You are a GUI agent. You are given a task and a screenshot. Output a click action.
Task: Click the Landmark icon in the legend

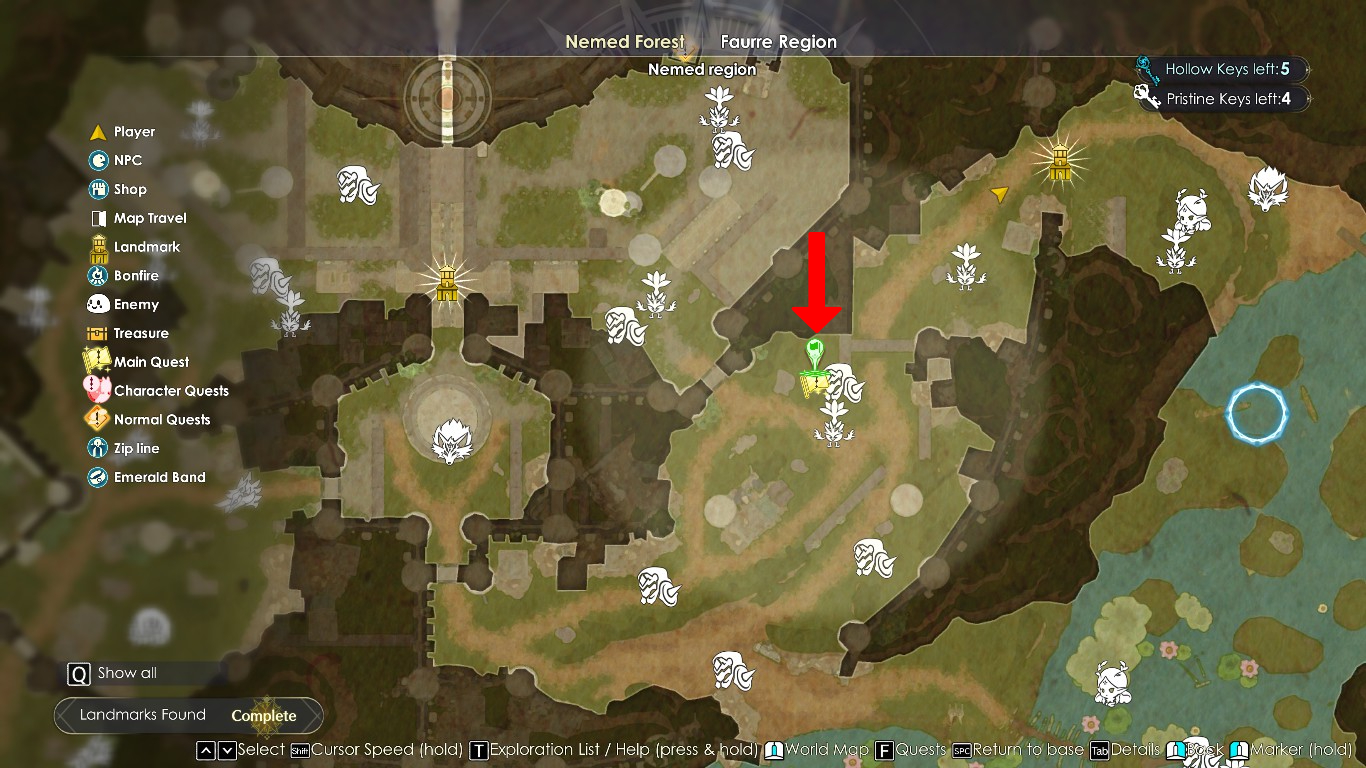tap(98, 246)
